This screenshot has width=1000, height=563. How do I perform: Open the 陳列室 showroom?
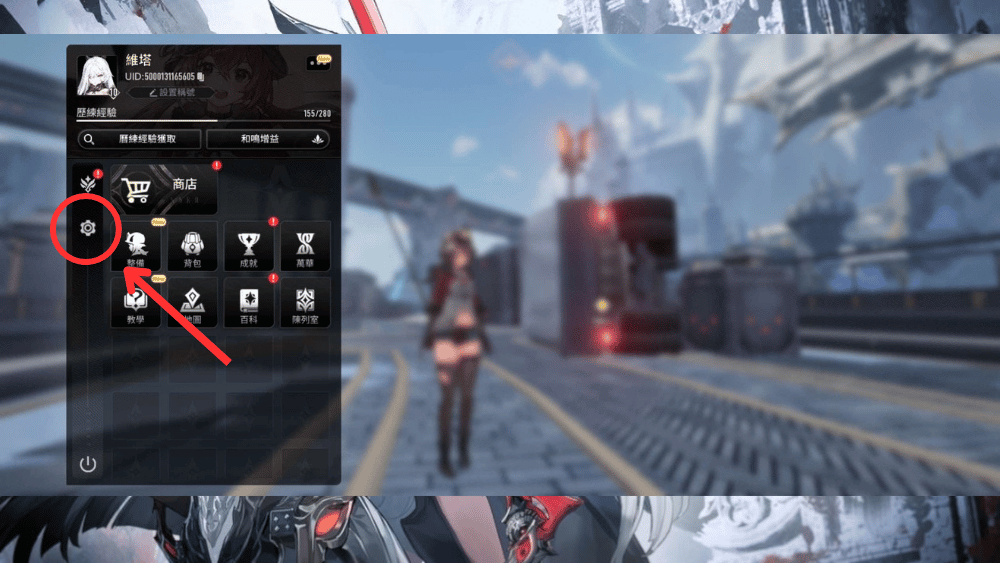click(x=306, y=303)
